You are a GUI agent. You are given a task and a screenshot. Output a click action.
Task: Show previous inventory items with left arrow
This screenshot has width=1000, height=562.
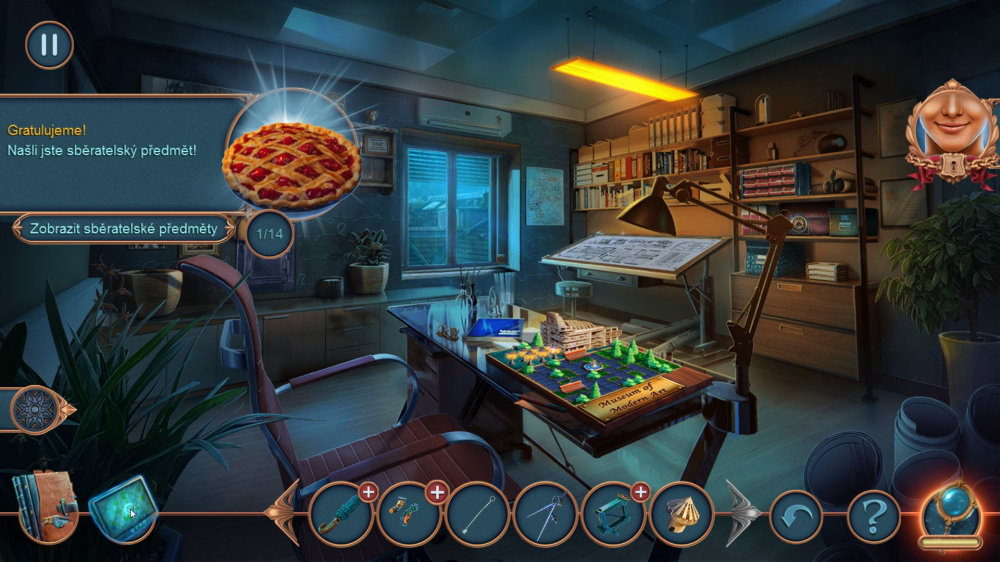(286, 513)
